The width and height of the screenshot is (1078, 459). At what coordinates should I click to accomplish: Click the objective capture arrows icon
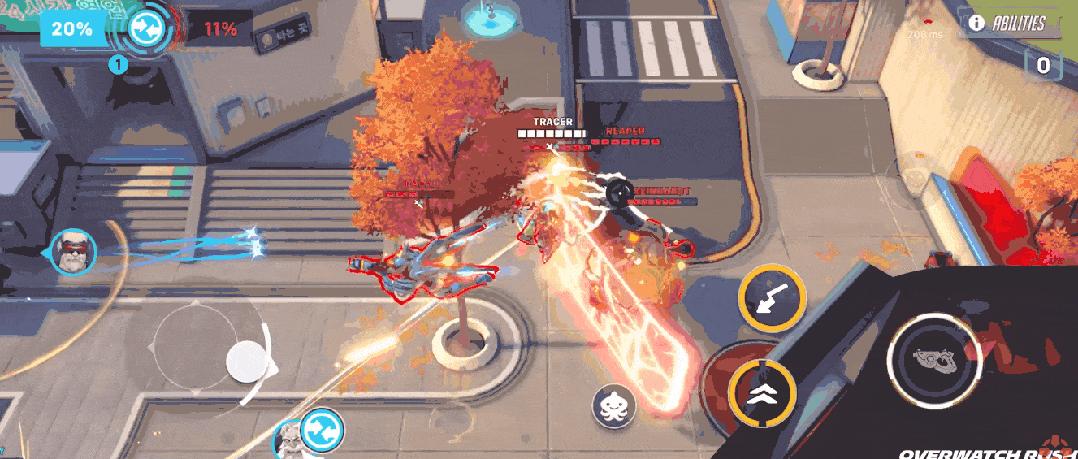point(148,27)
